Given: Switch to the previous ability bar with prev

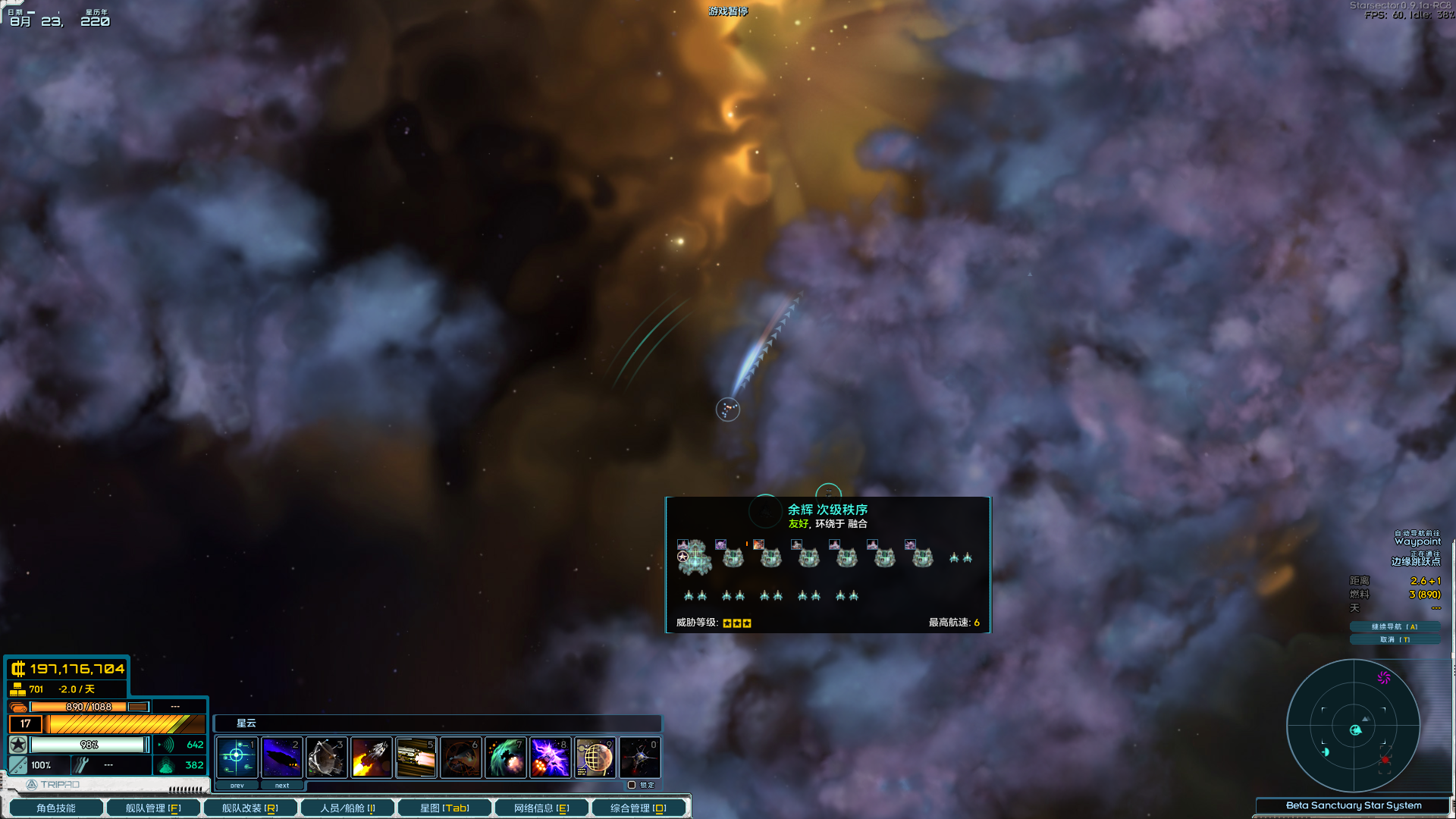Looking at the screenshot, I should (x=236, y=785).
